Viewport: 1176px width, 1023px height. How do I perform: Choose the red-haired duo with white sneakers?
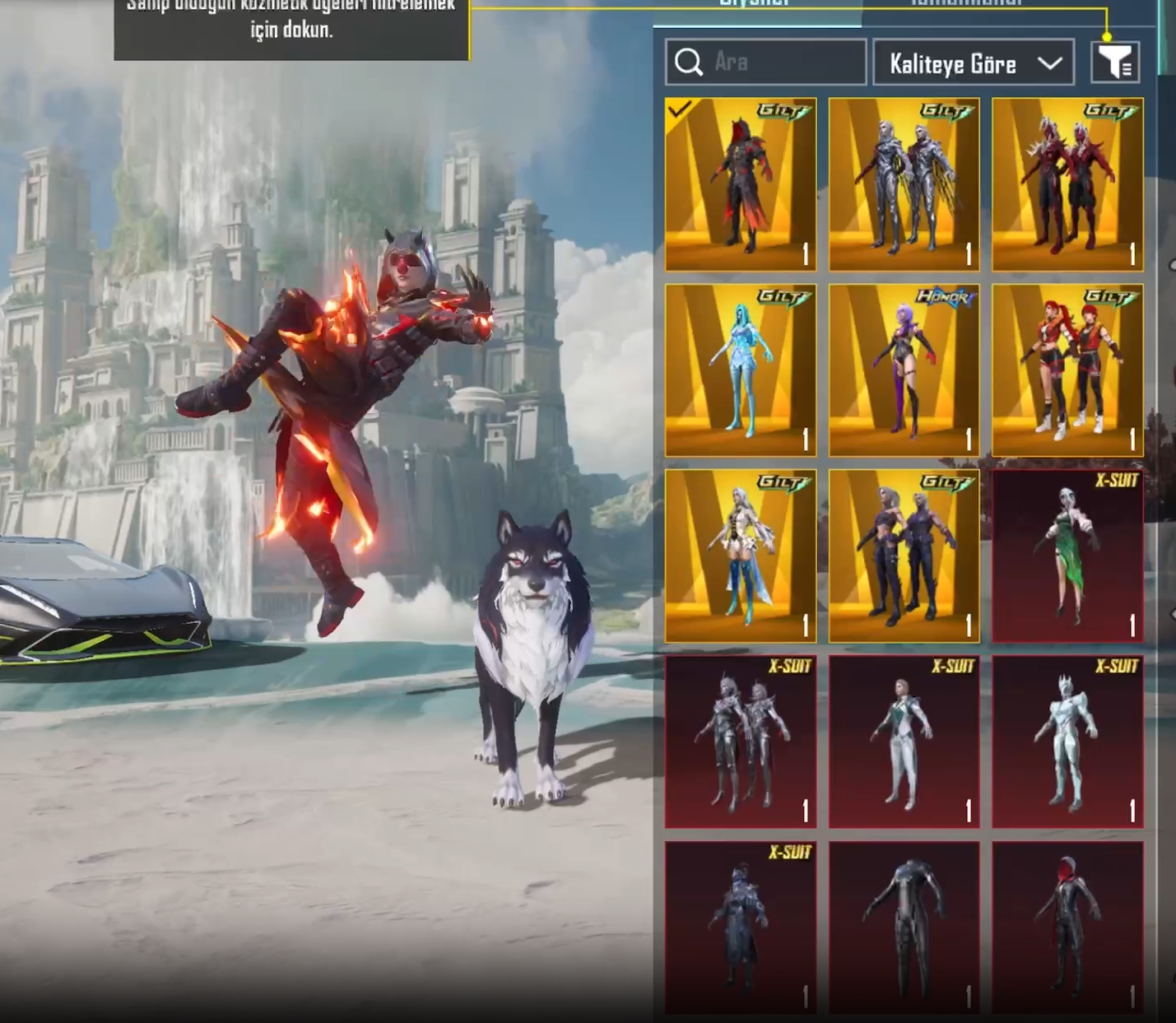pyautogui.click(x=1067, y=370)
